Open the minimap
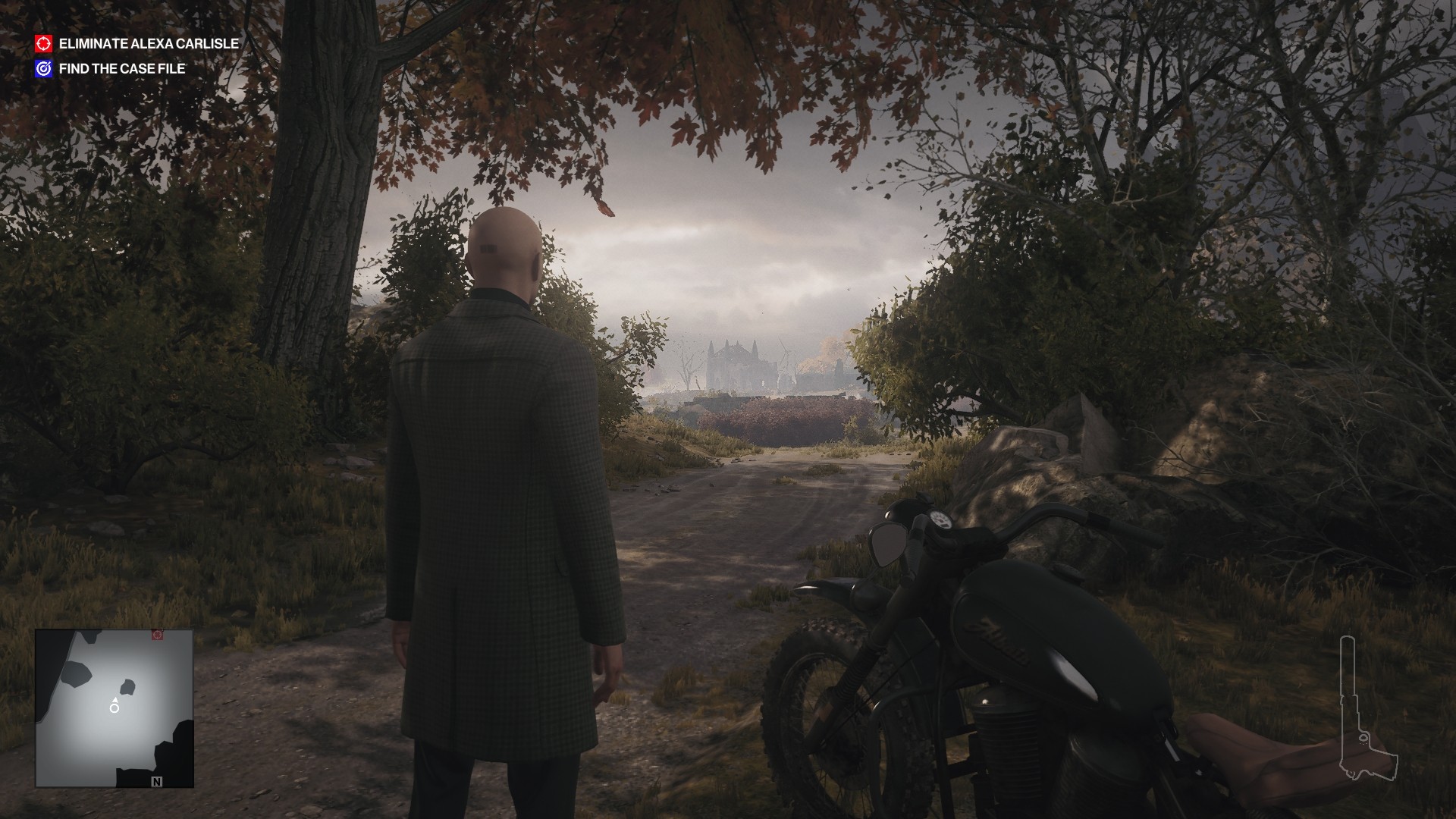1456x819 pixels. coord(115,708)
